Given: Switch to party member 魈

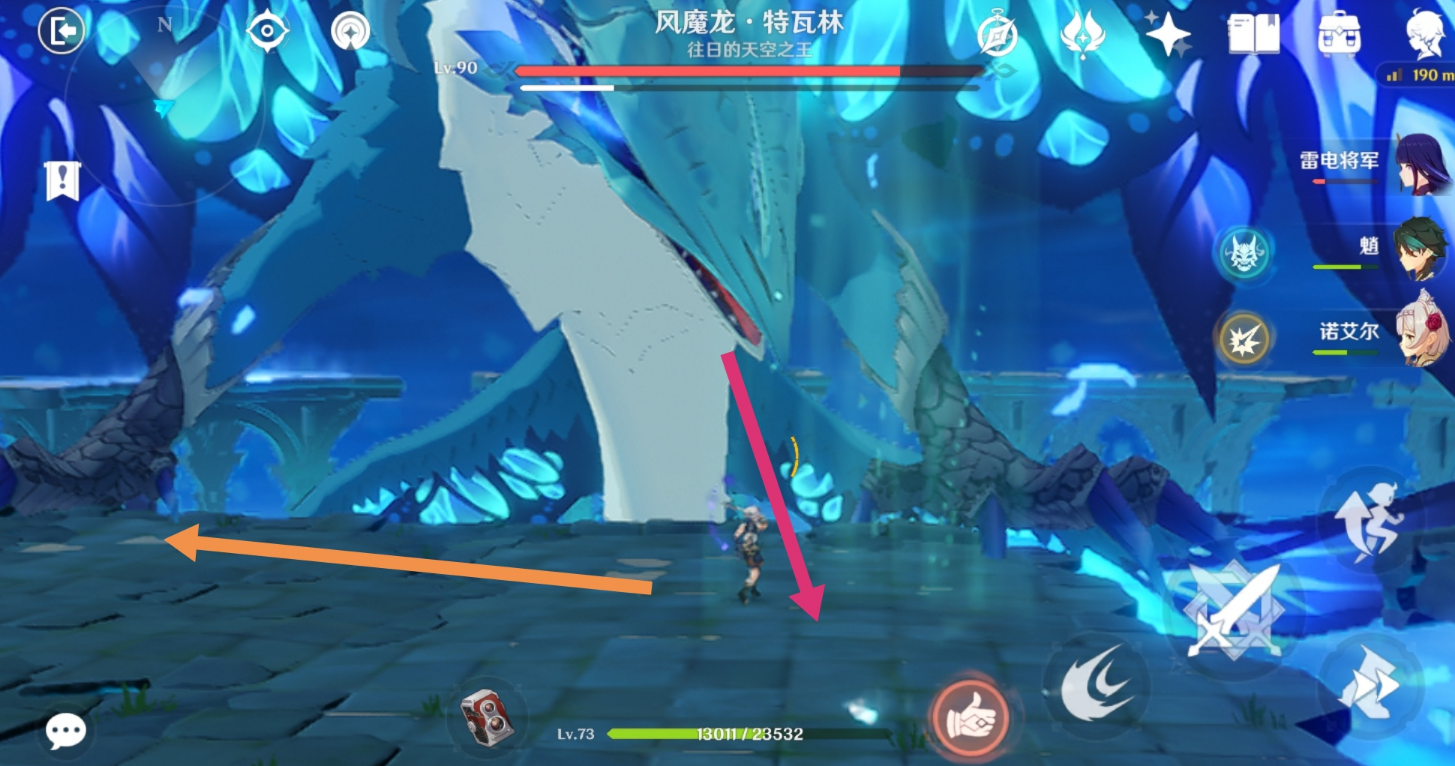Looking at the screenshot, I should pyautogui.click(x=1420, y=250).
